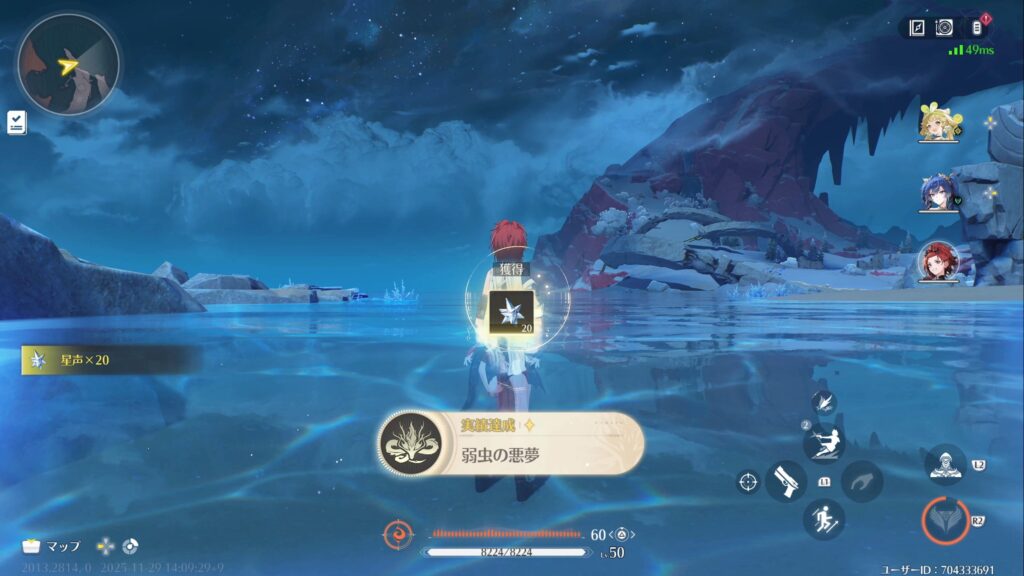Switch to the blue-haired character portrait
This screenshot has height=576, width=1024.
coord(939,193)
